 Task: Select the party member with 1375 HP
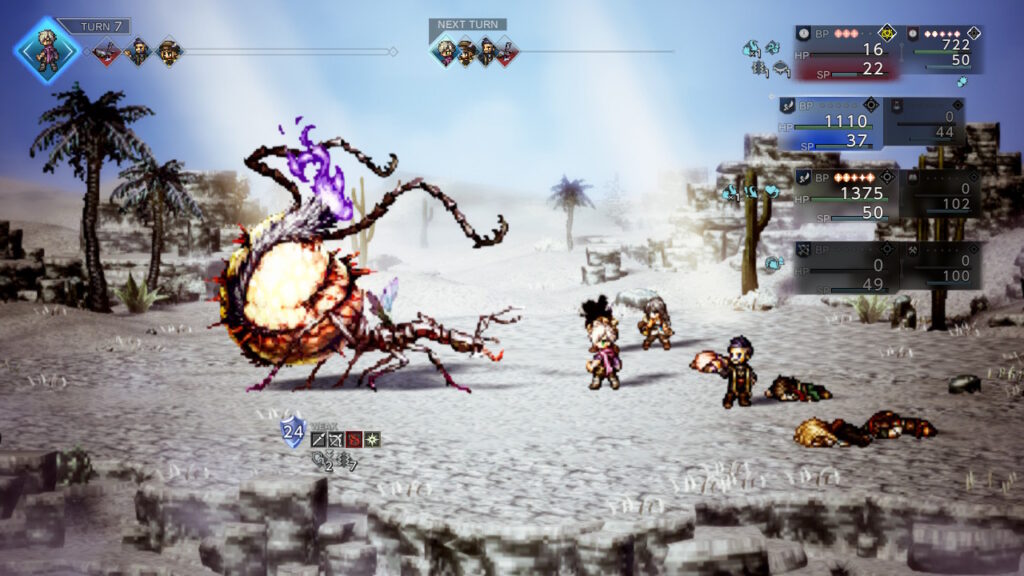[x=844, y=194]
